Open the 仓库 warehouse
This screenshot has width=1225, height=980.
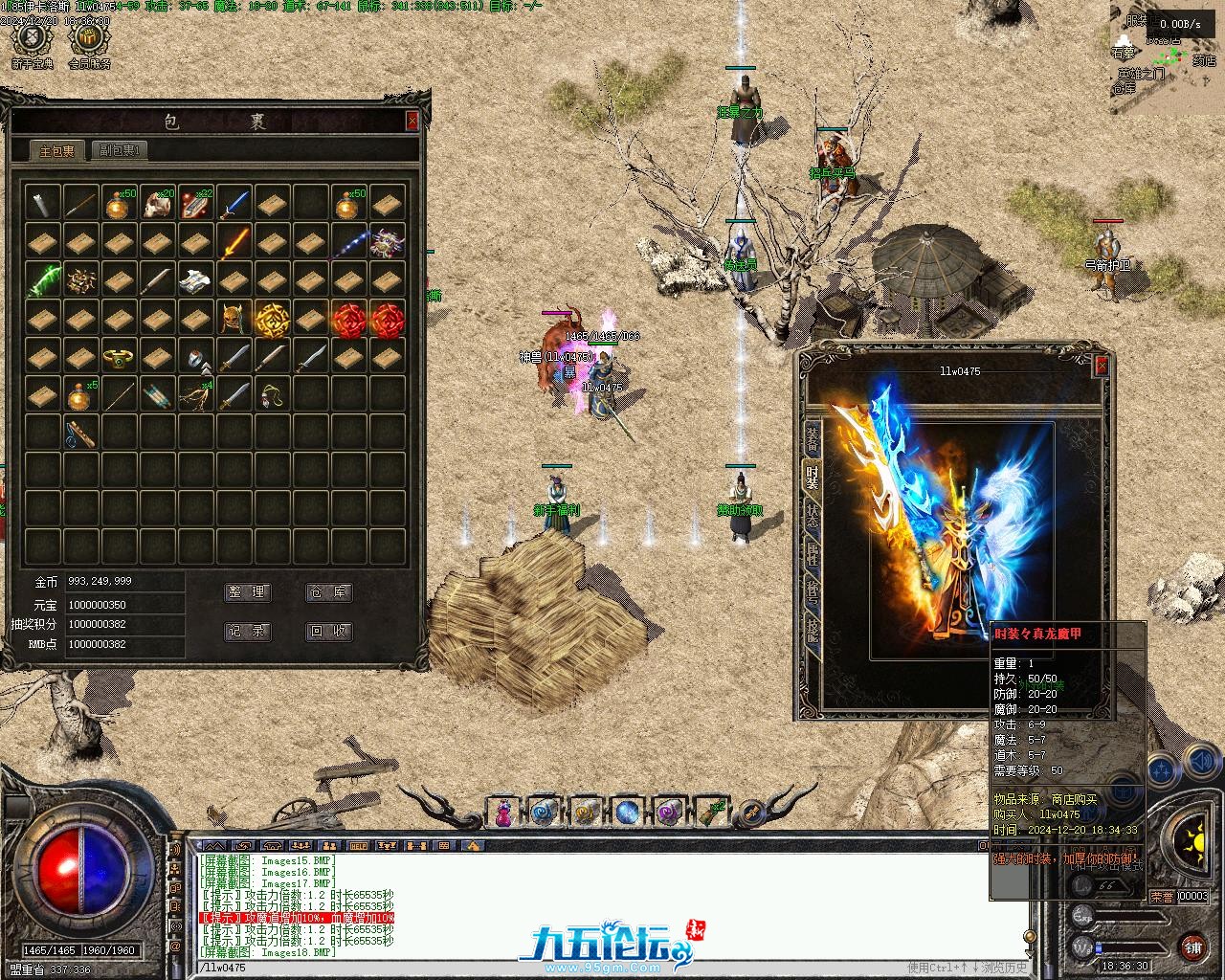(328, 592)
